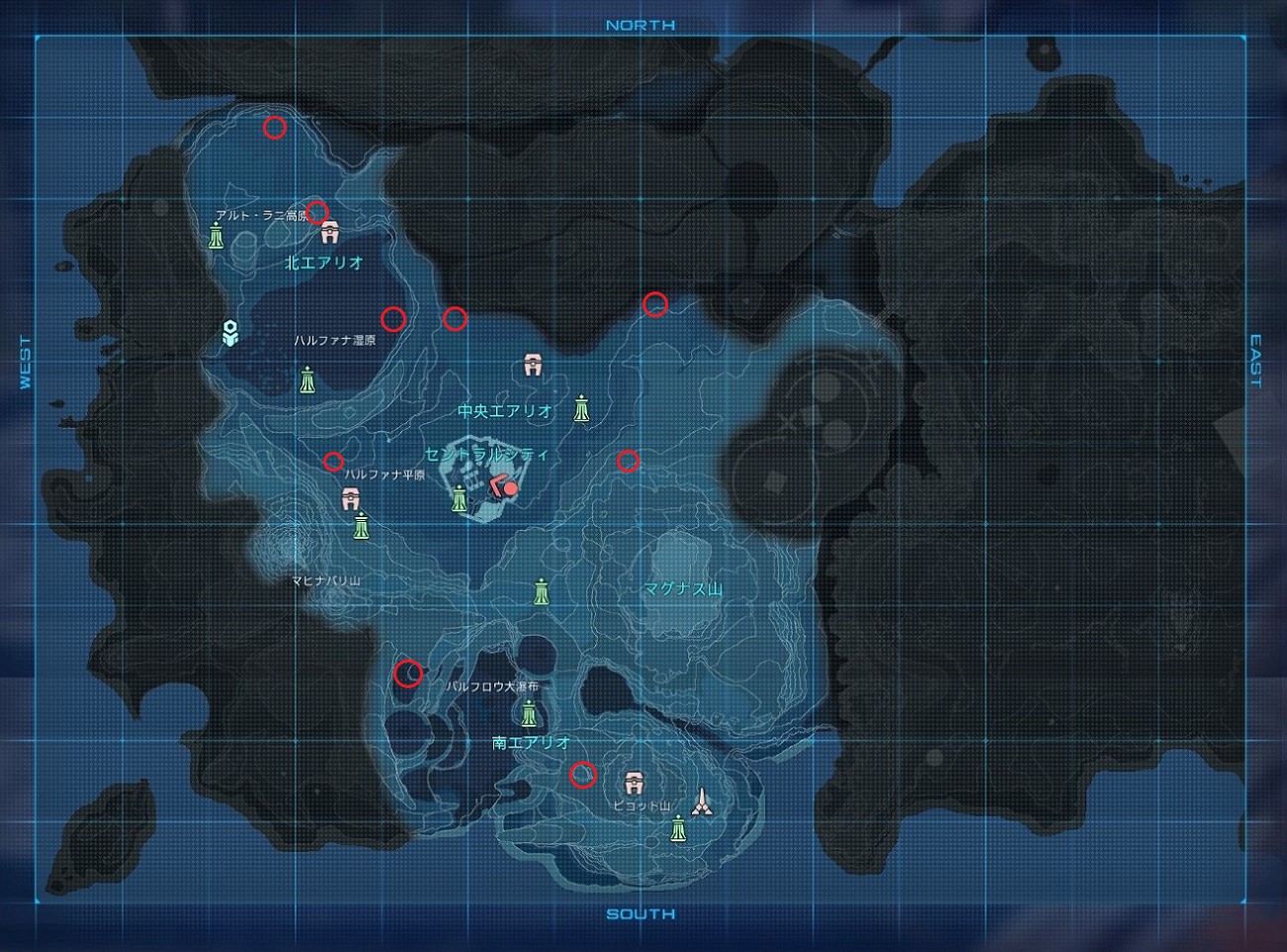Image resolution: width=1287 pixels, height=952 pixels.
Task: Choose the Ryuker device west of マグナス山
Action: coord(542,591)
